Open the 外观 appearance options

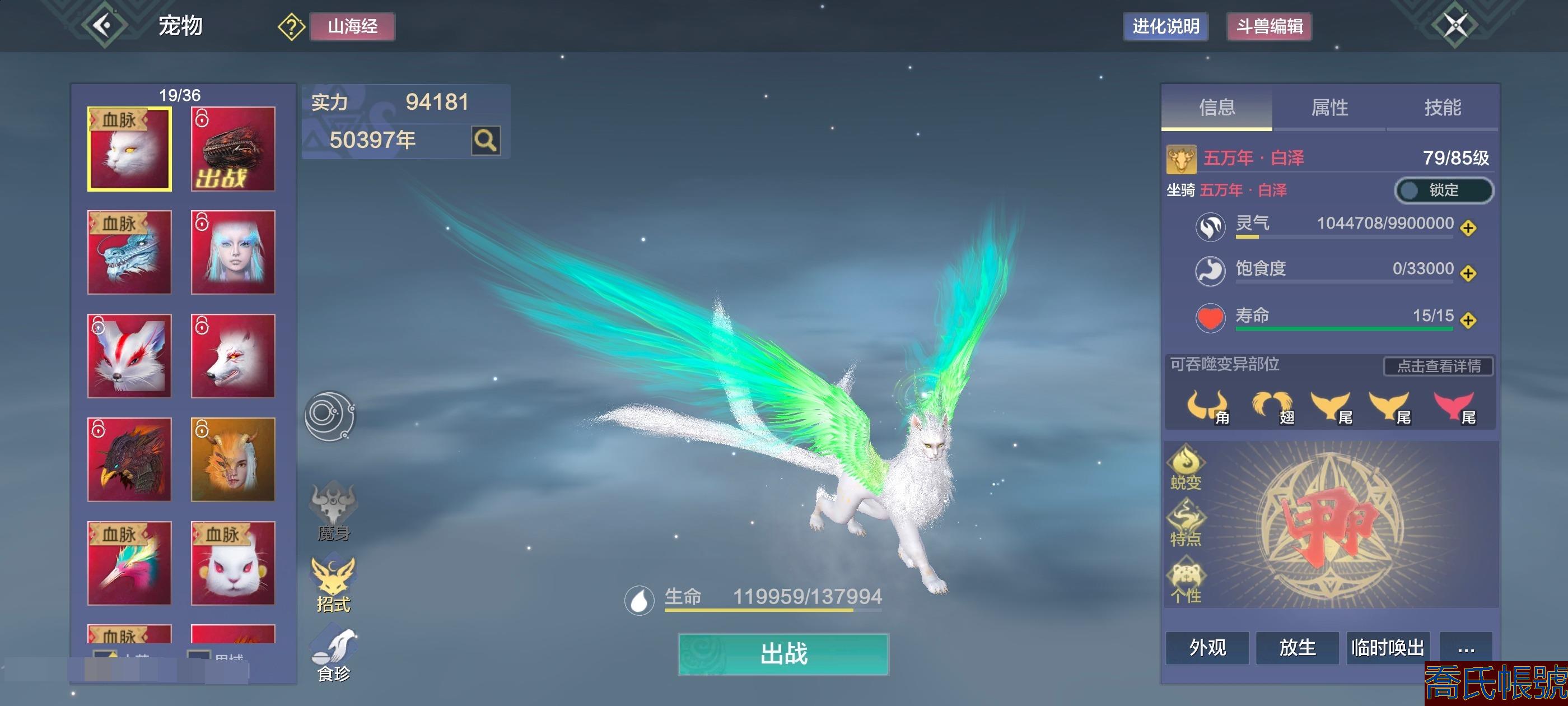coord(1207,648)
